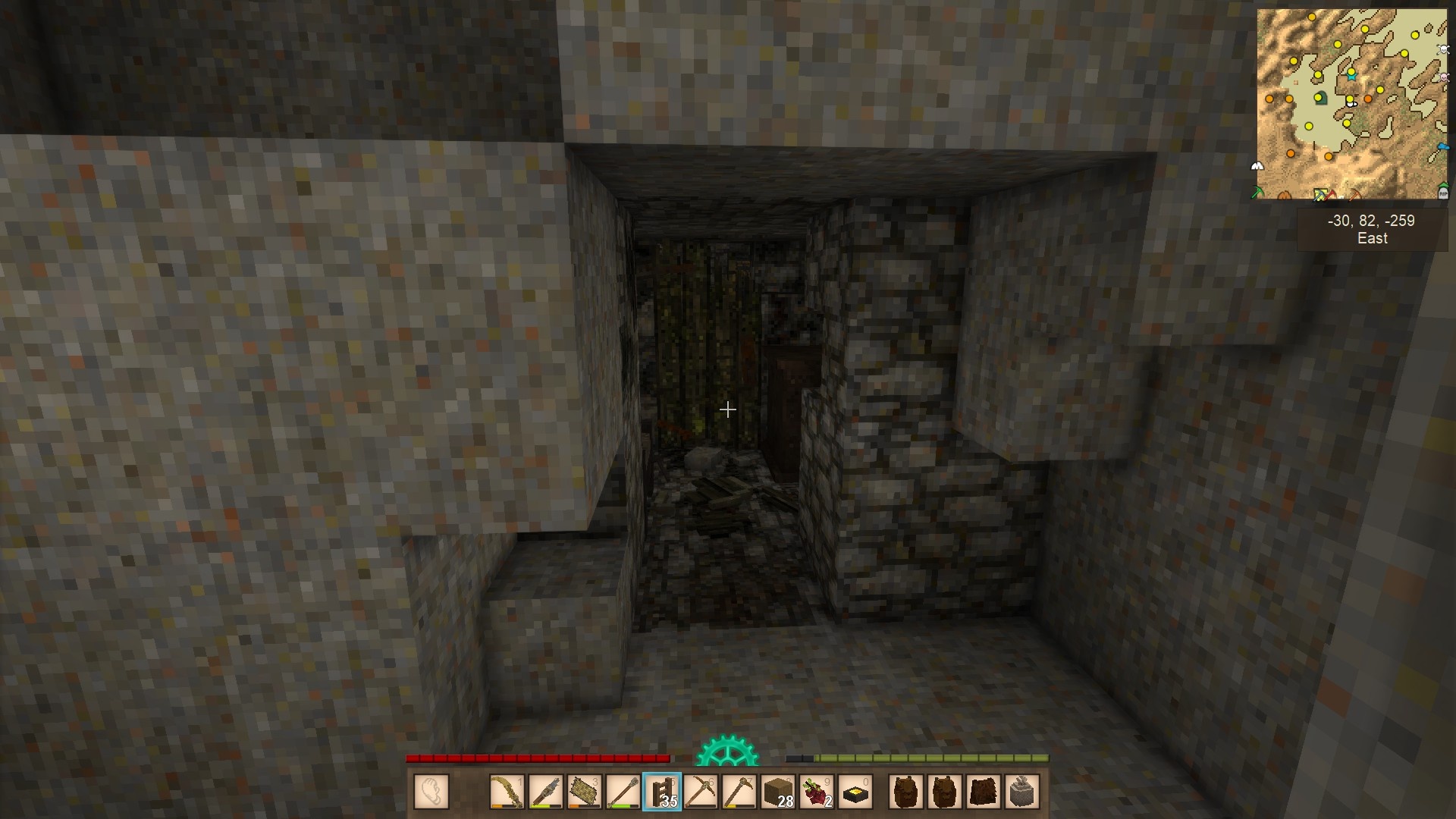
Task: Choose the long-handled spear in the hotbar
Action: [x=623, y=792]
